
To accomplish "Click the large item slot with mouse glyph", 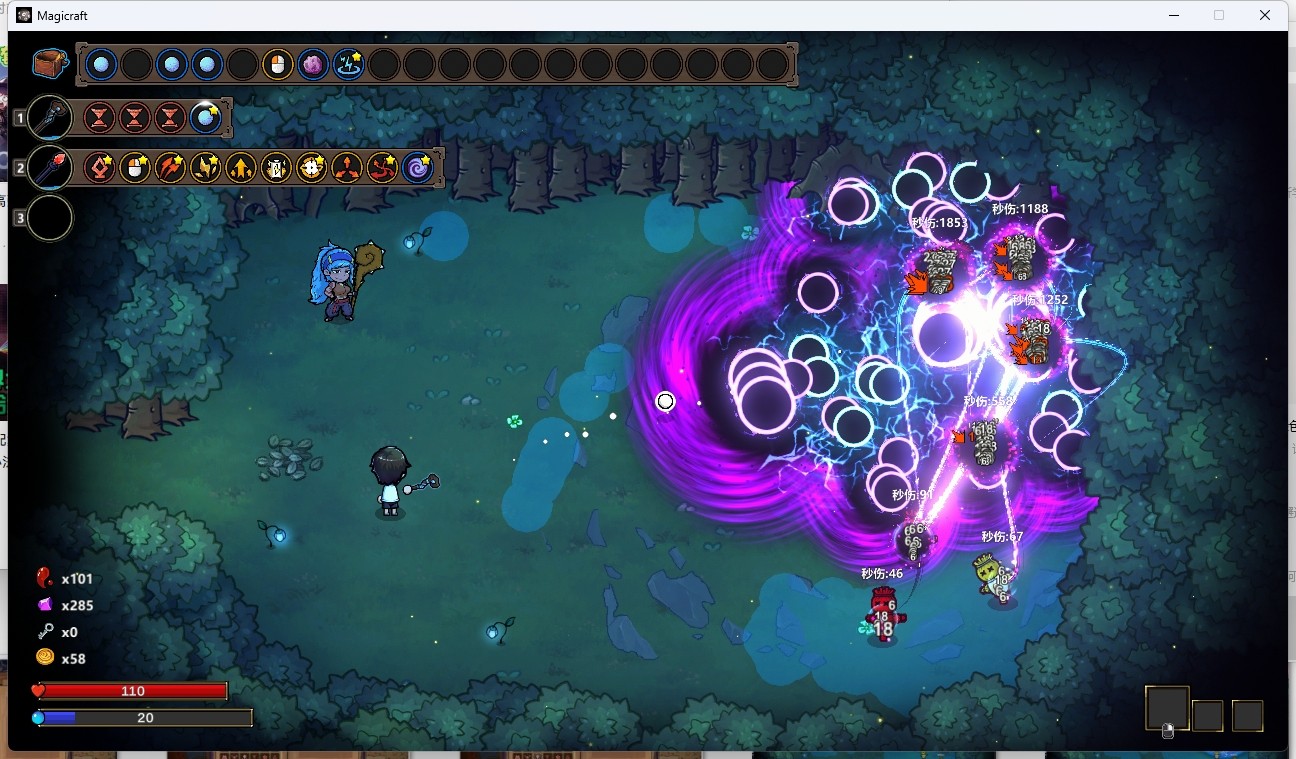I will pyautogui.click(x=1167, y=709).
